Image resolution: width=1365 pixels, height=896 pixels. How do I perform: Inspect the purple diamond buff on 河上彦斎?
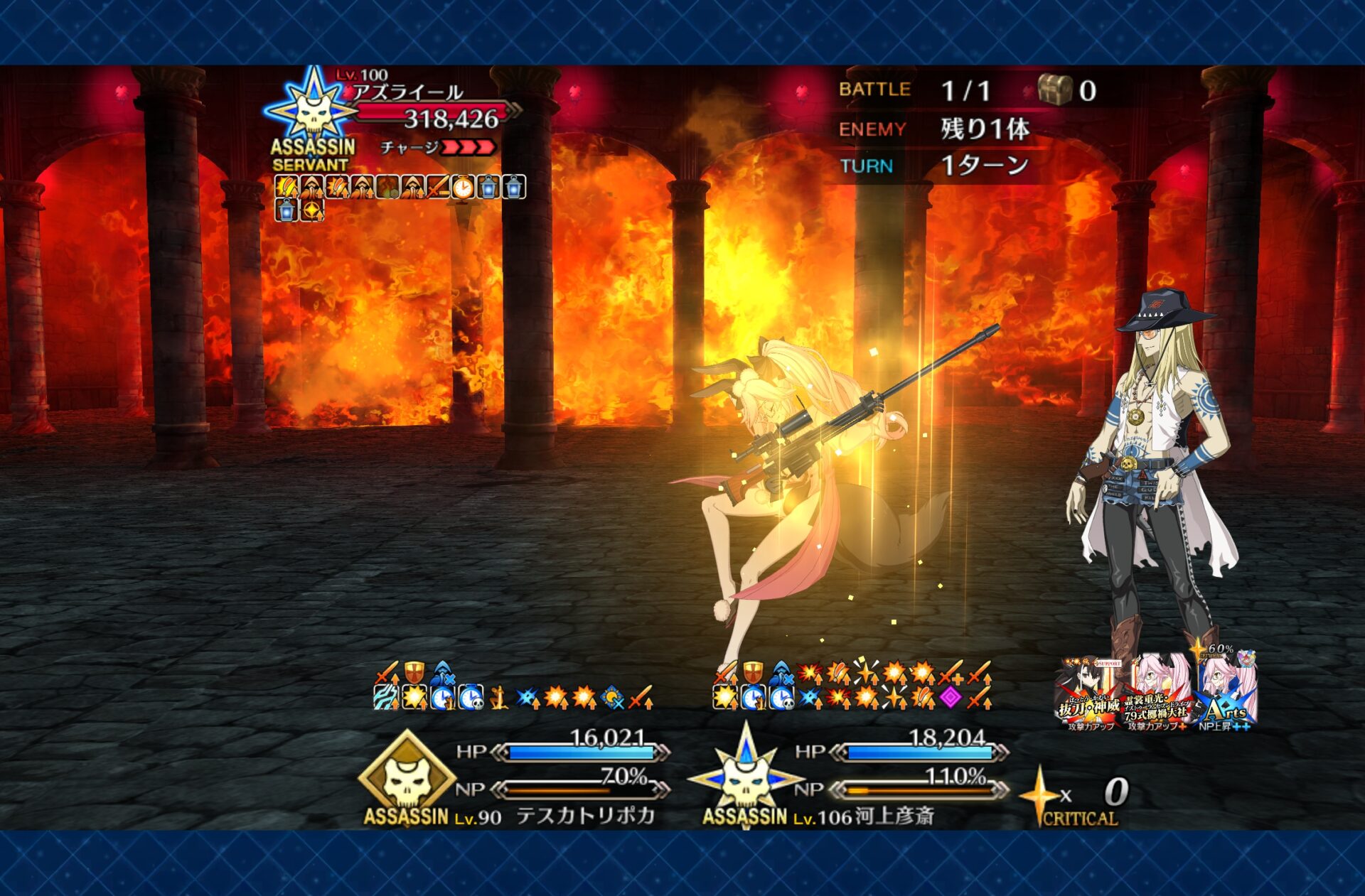click(x=951, y=698)
